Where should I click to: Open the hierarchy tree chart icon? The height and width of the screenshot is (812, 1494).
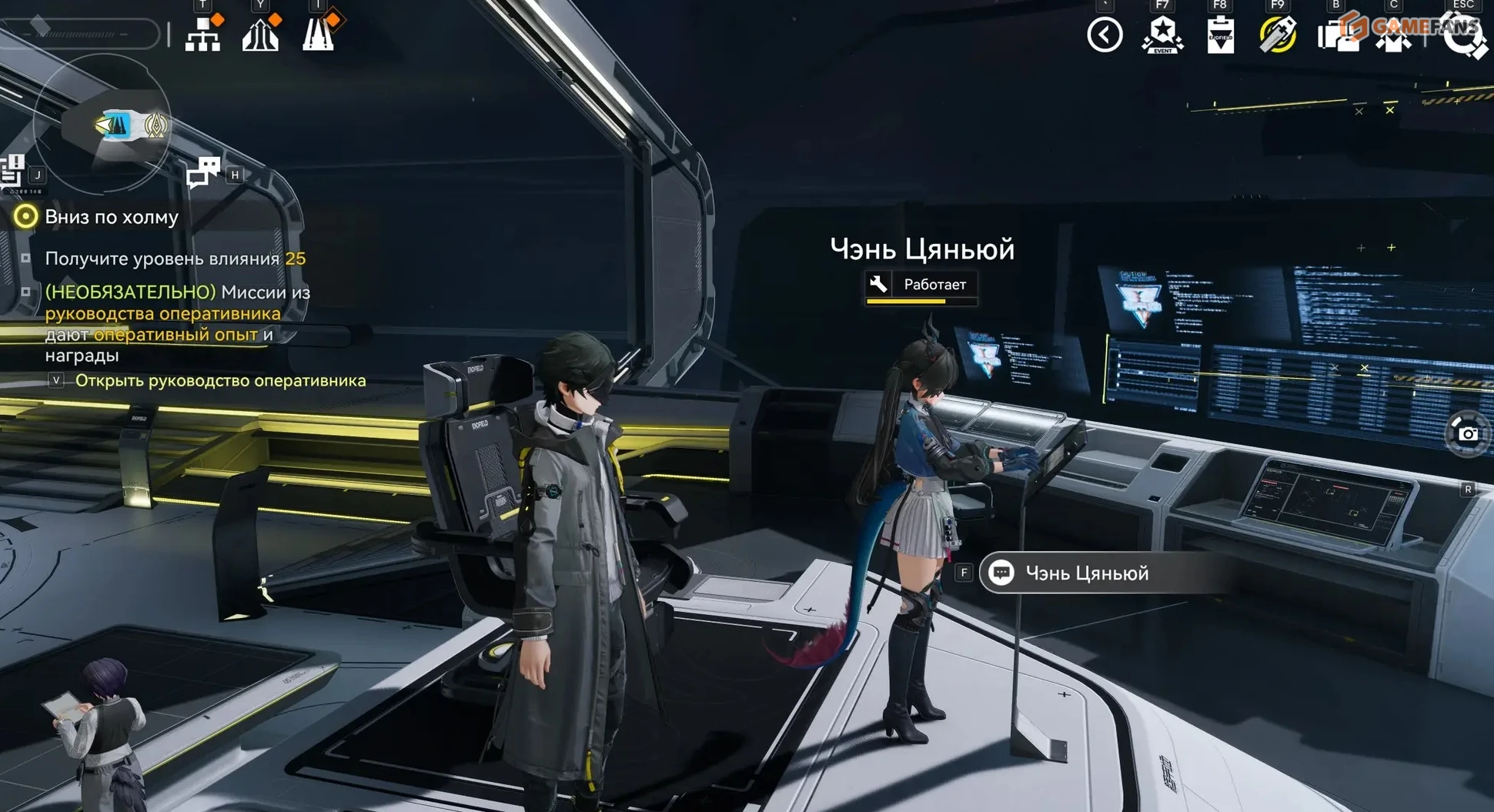203,34
